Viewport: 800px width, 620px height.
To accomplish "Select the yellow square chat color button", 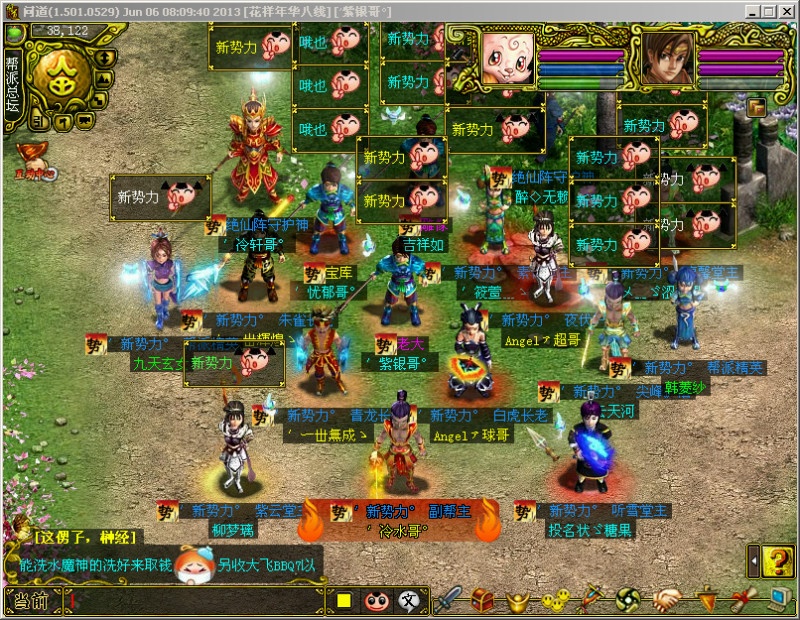I will 344,601.
